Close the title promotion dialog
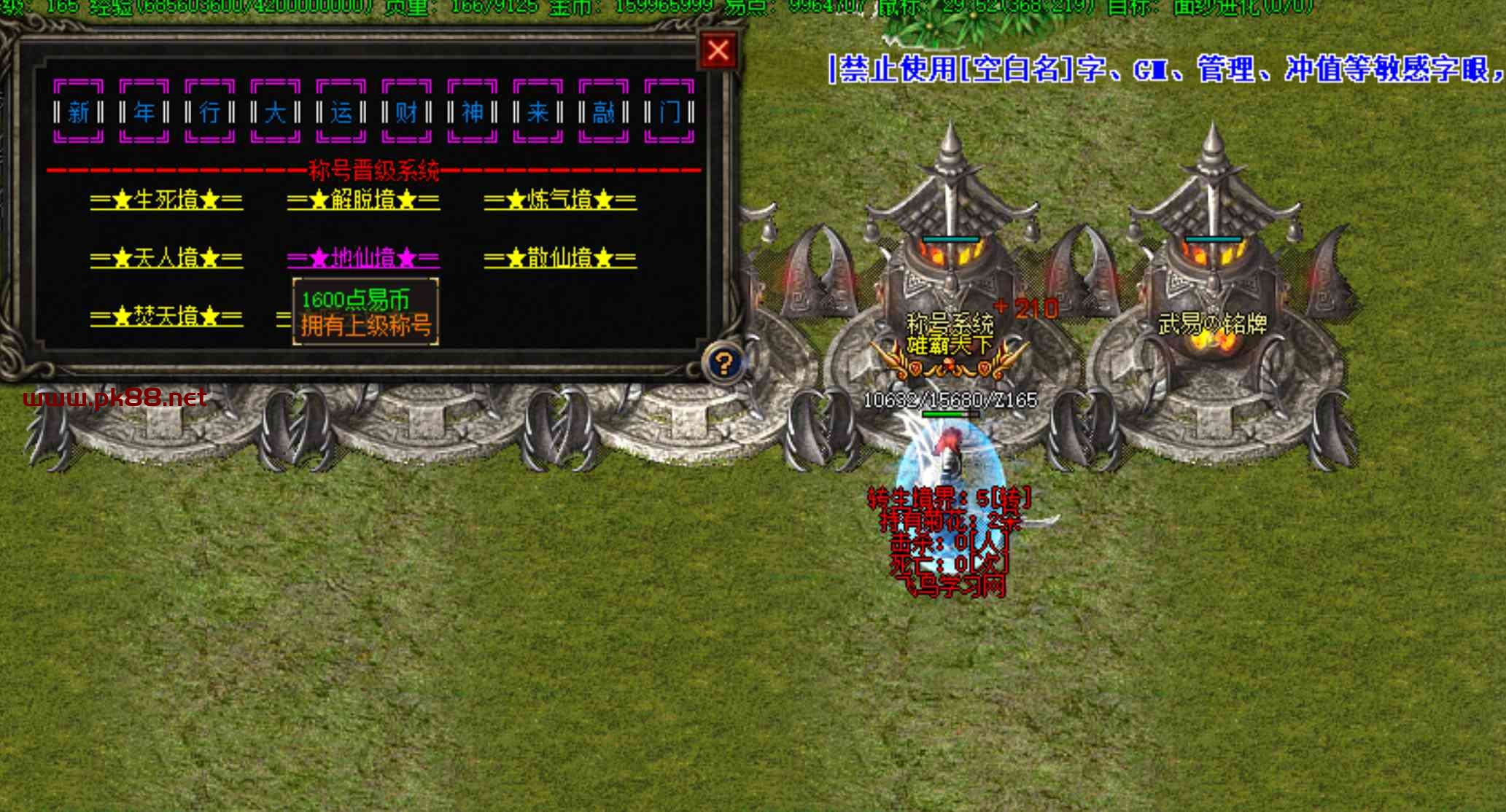1506x812 pixels. coord(718,51)
